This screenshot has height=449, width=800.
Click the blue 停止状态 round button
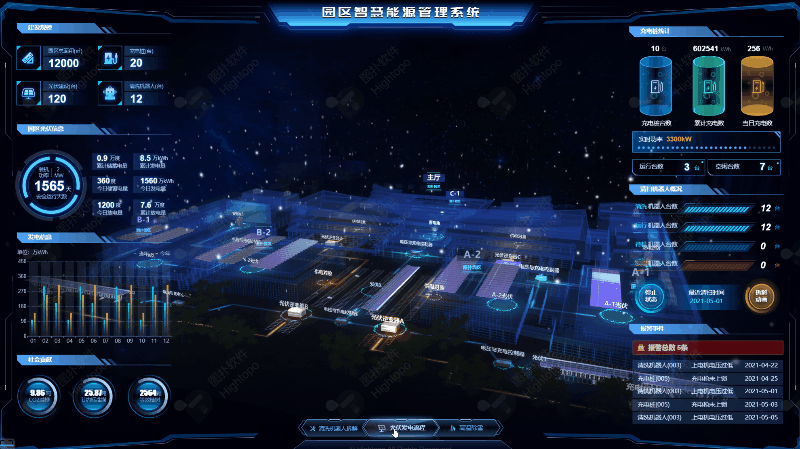tap(649, 297)
